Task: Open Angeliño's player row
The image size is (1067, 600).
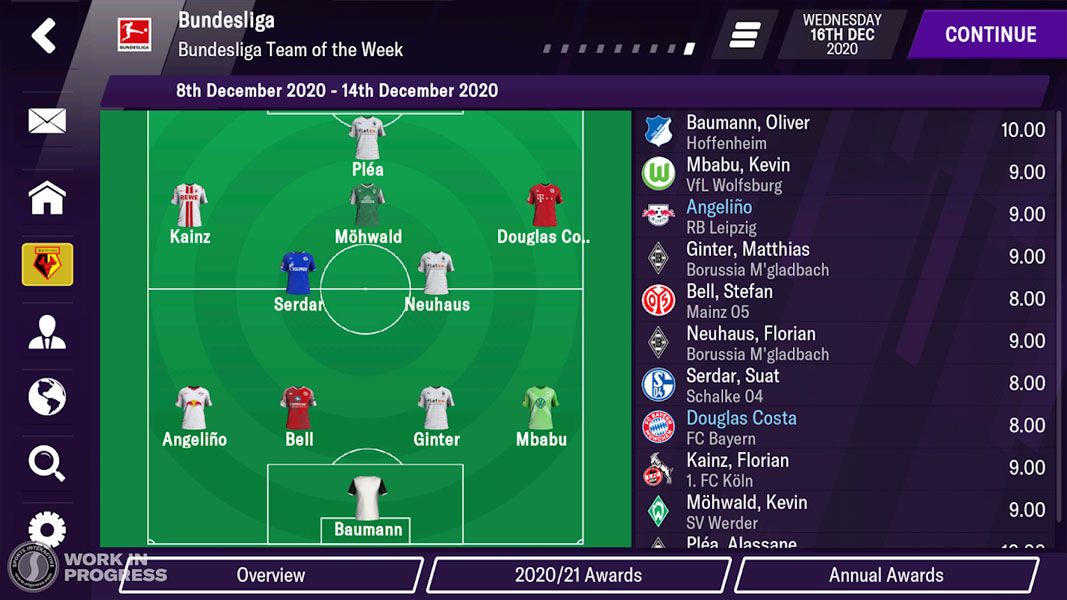Action: pyautogui.click(x=845, y=215)
